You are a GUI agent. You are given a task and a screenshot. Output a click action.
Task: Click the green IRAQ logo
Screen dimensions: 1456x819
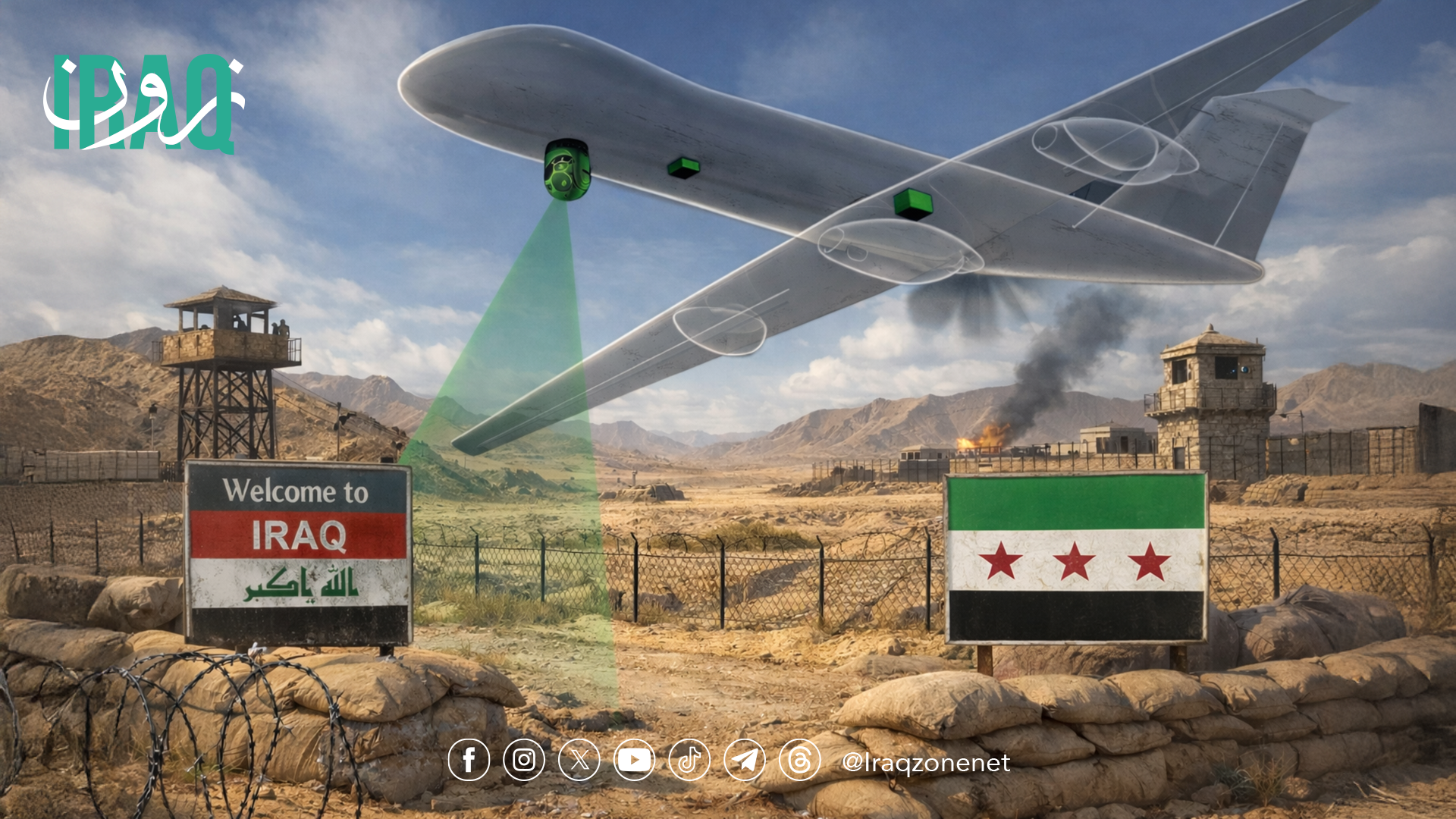click(x=144, y=104)
